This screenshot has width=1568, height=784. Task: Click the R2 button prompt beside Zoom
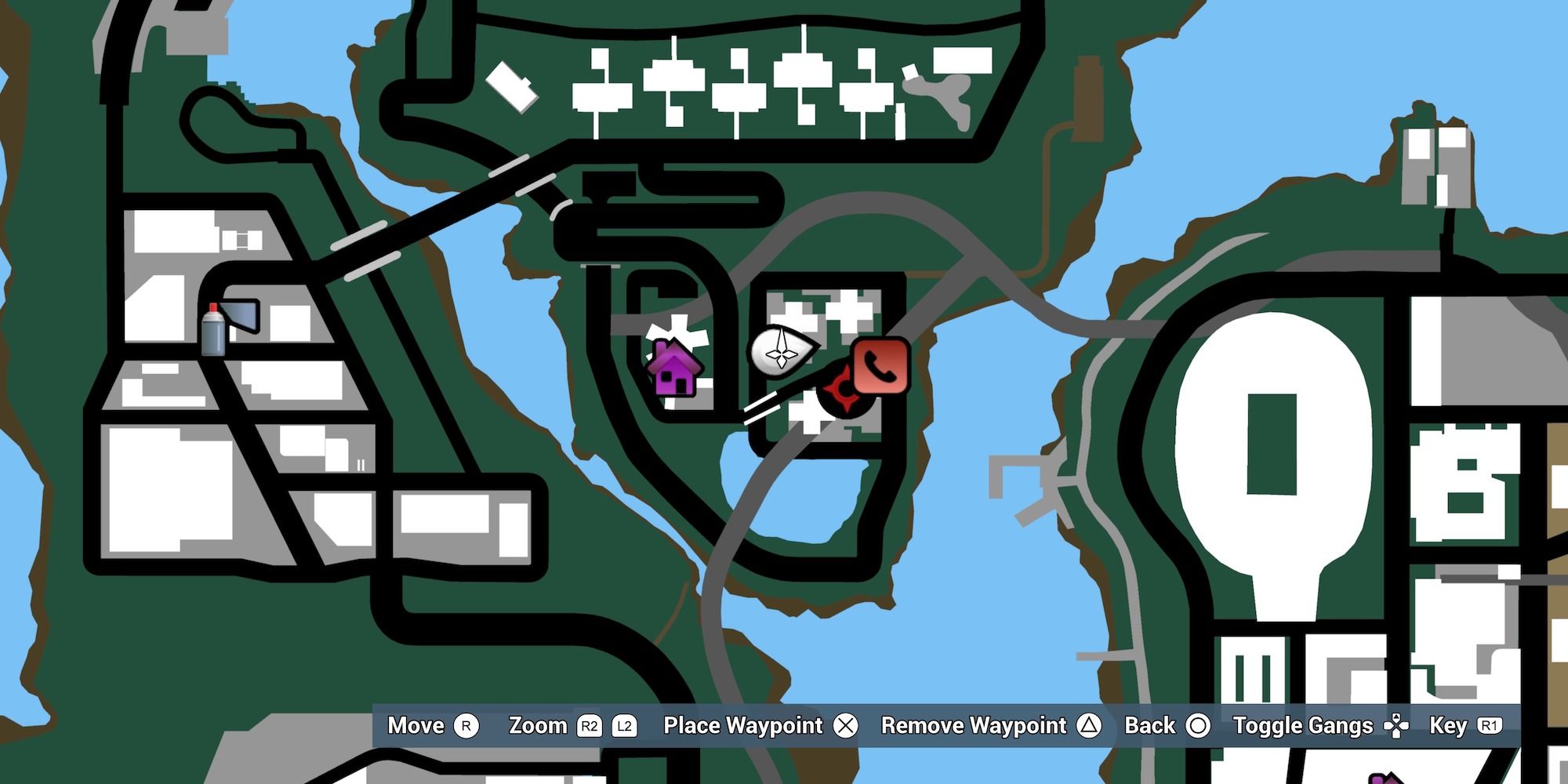(590, 726)
